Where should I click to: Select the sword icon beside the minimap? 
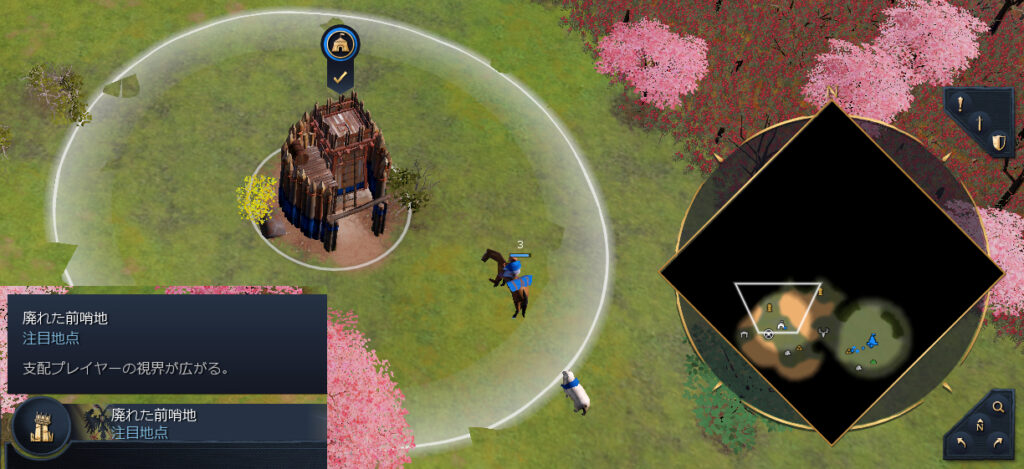click(980, 123)
